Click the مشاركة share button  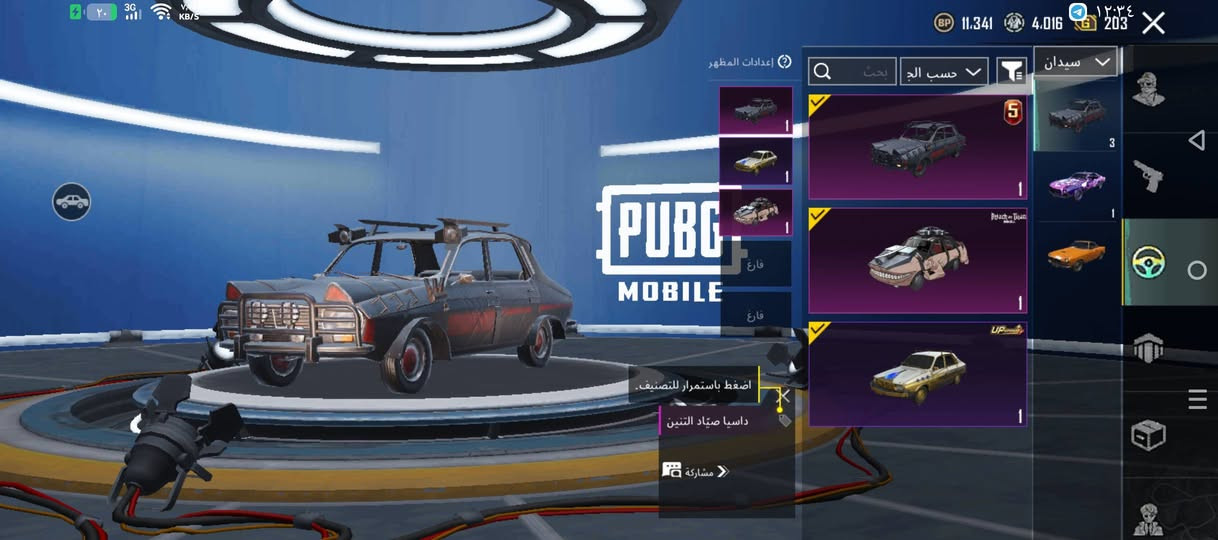click(x=696, y=471)
